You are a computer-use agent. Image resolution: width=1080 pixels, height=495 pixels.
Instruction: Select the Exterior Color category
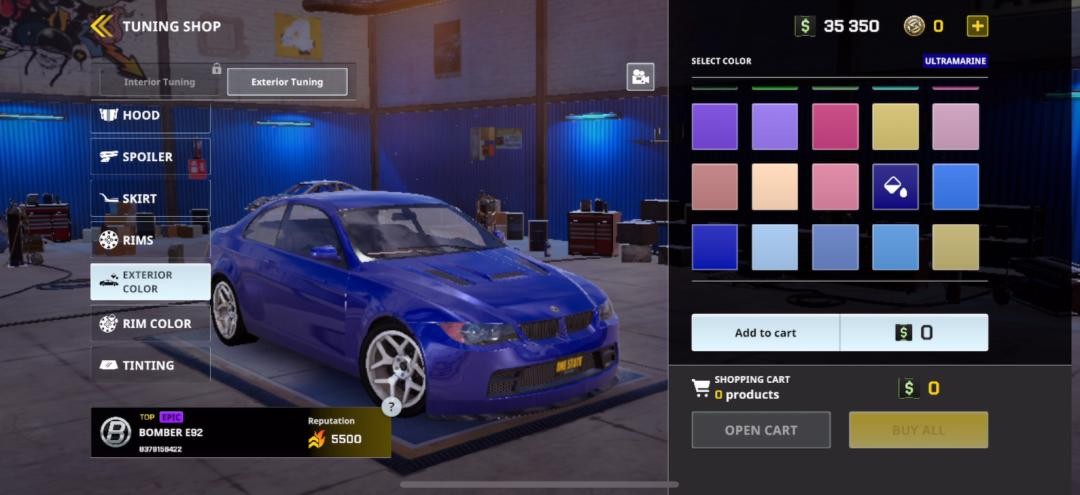pyautogui.click(x=150, y=282)
